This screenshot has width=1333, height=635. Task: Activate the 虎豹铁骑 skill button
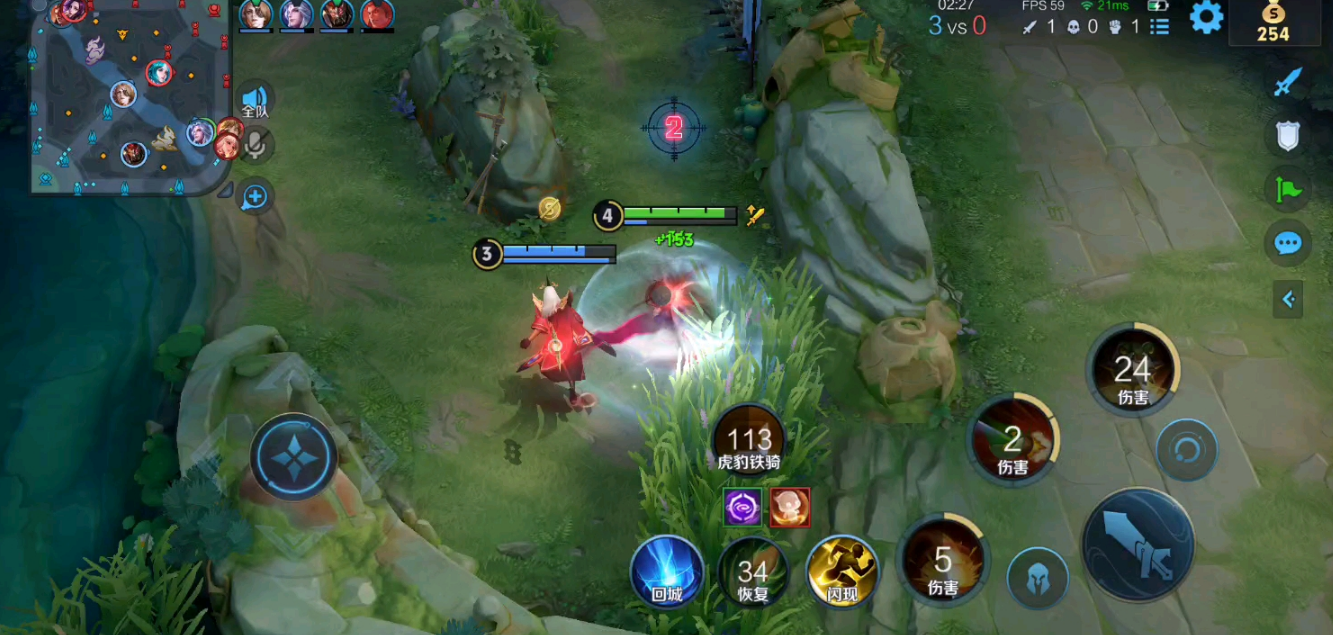pyautogui.click(x=749, y=441)
